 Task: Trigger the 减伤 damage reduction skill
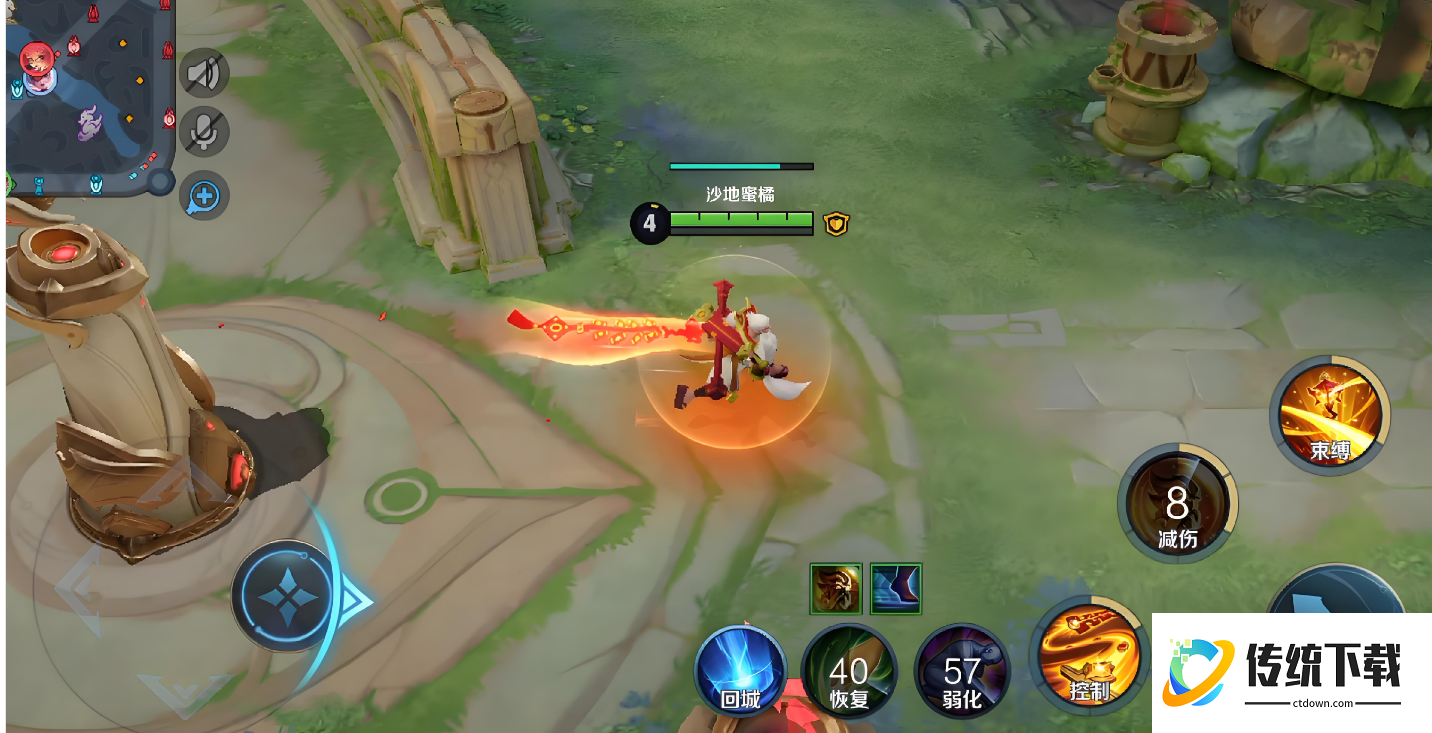tap(1178, 503)
